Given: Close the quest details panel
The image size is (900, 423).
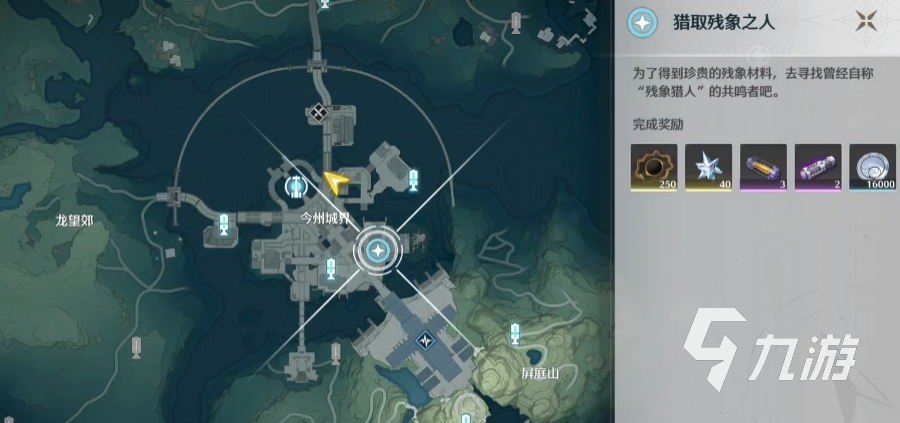Looking at the screenshot, I should click(866, 21).
